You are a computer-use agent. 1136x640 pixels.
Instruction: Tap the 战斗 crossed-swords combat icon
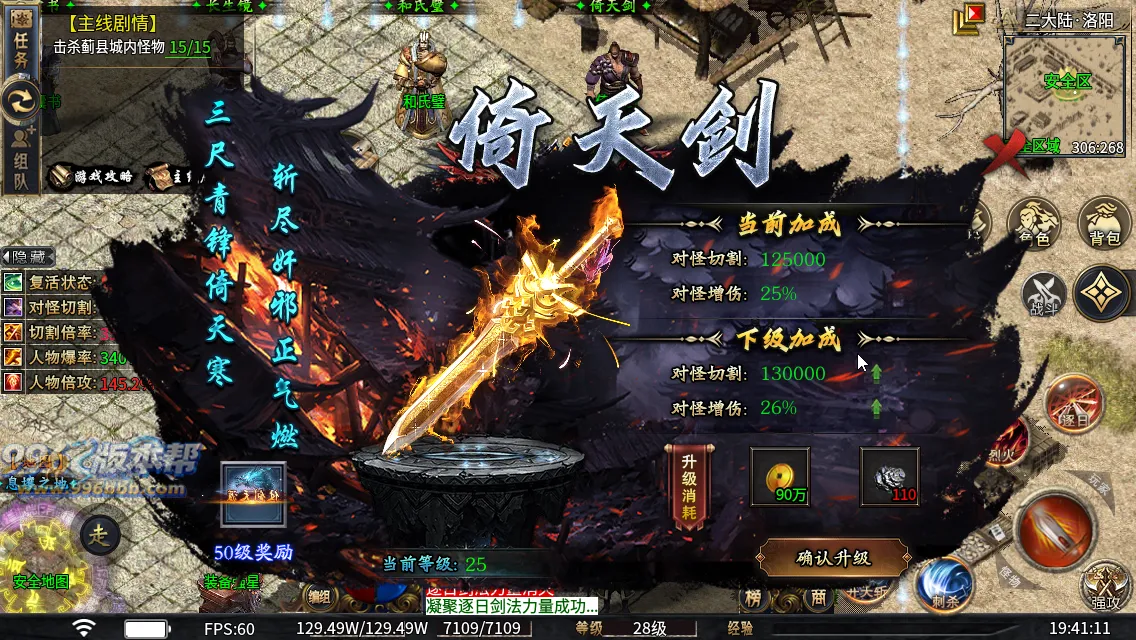[1043, 294]
